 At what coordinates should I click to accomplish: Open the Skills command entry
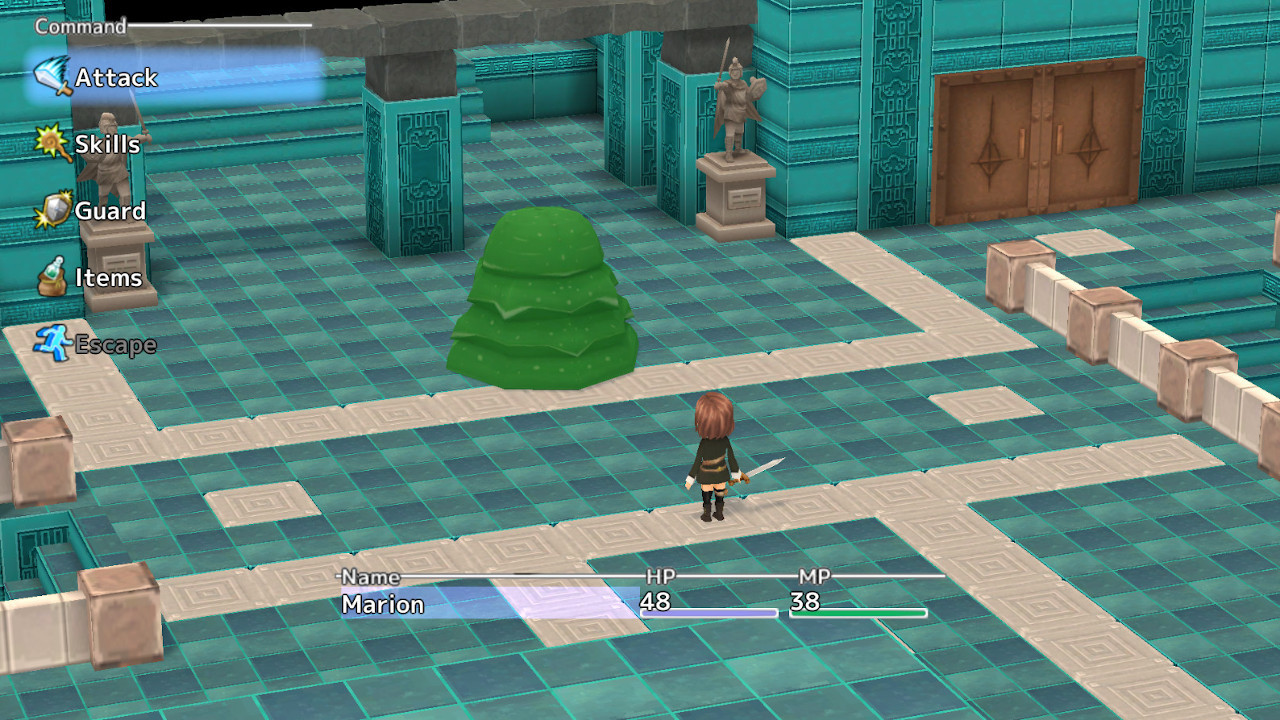[x=107, y=144]
